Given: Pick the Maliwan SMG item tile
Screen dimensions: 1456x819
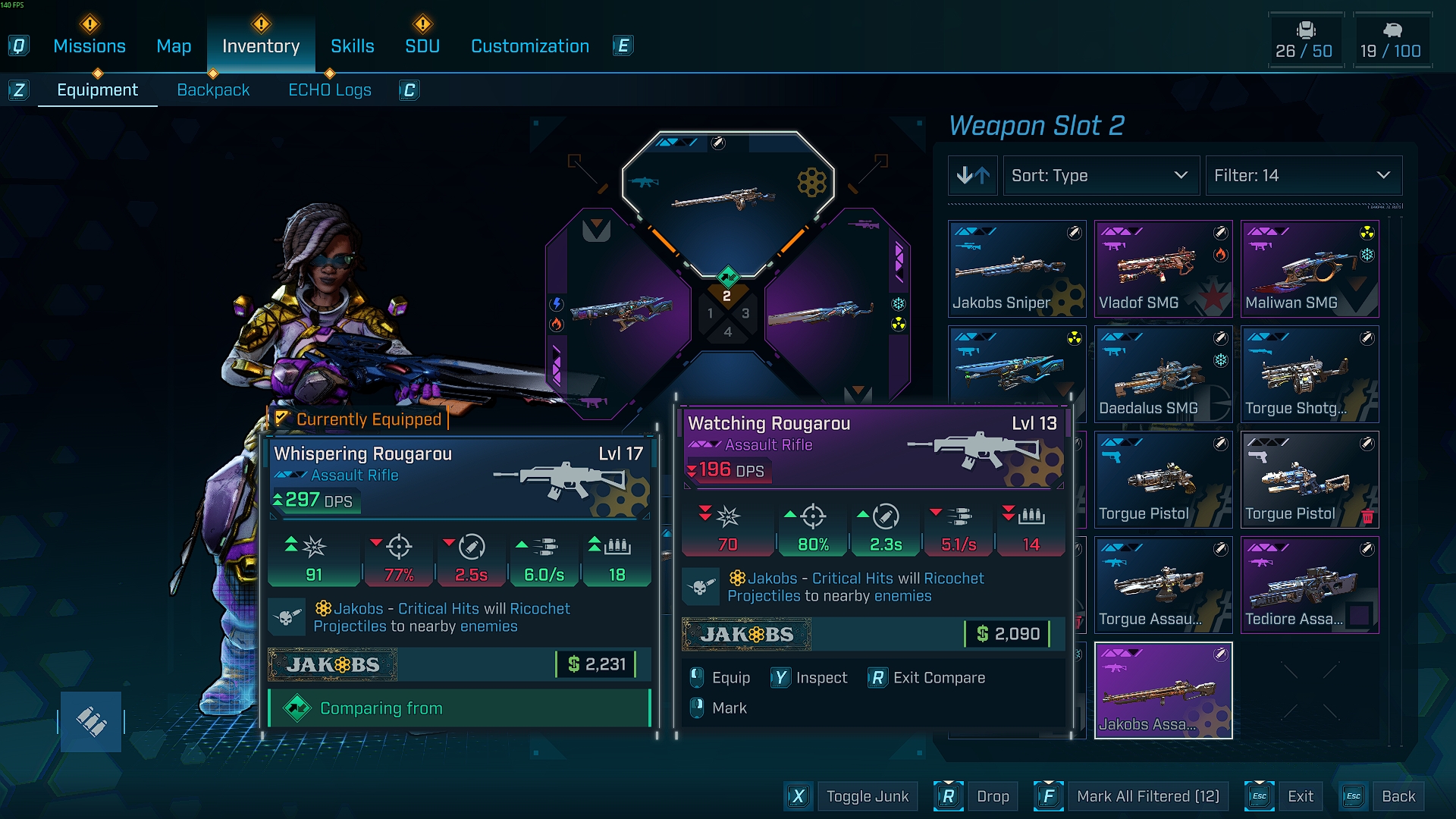Looking at the screenshot, I should pyautogui.click(x=1310, y=269).
